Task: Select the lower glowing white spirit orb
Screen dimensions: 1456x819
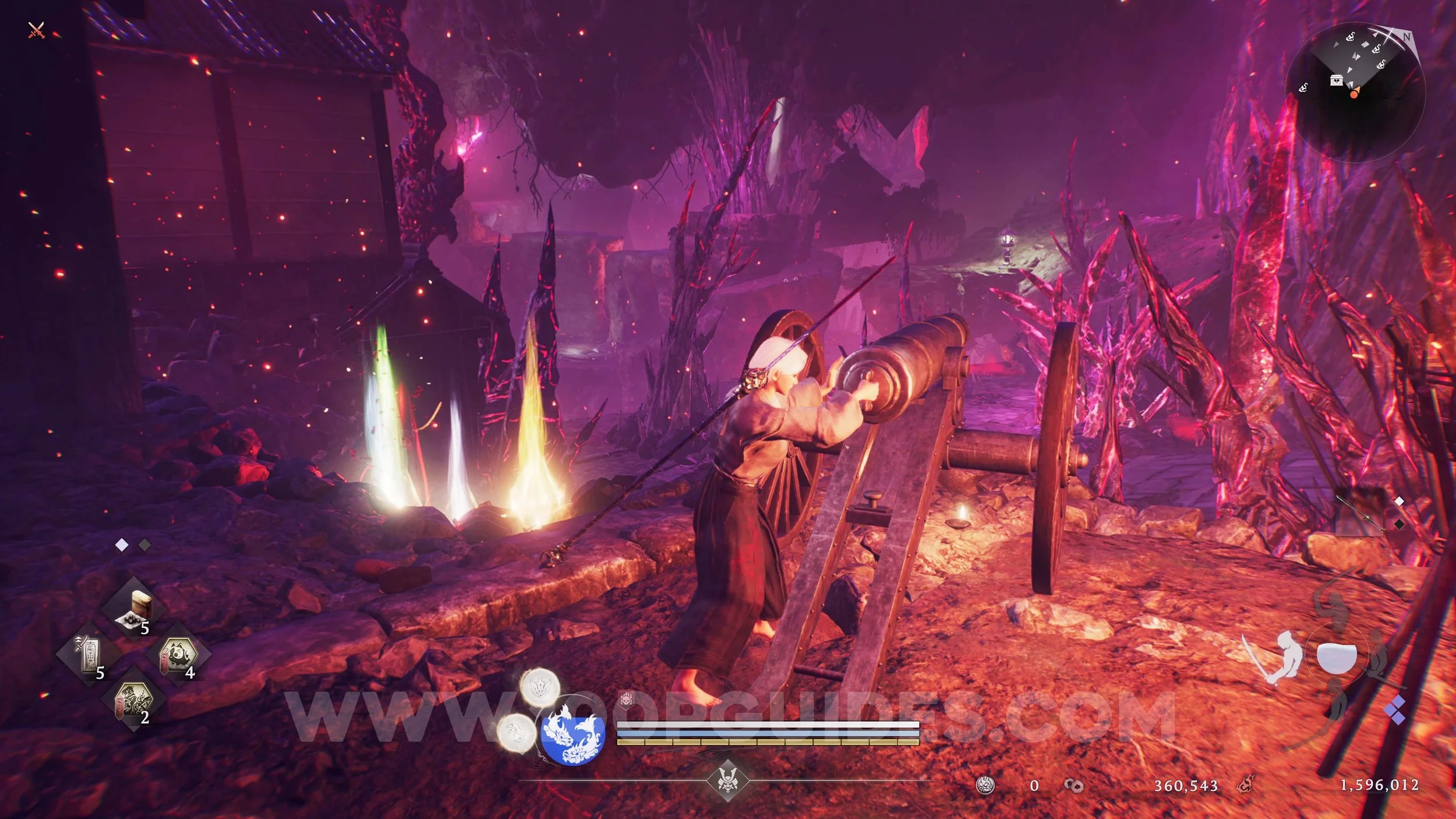Action: point(516,732)
